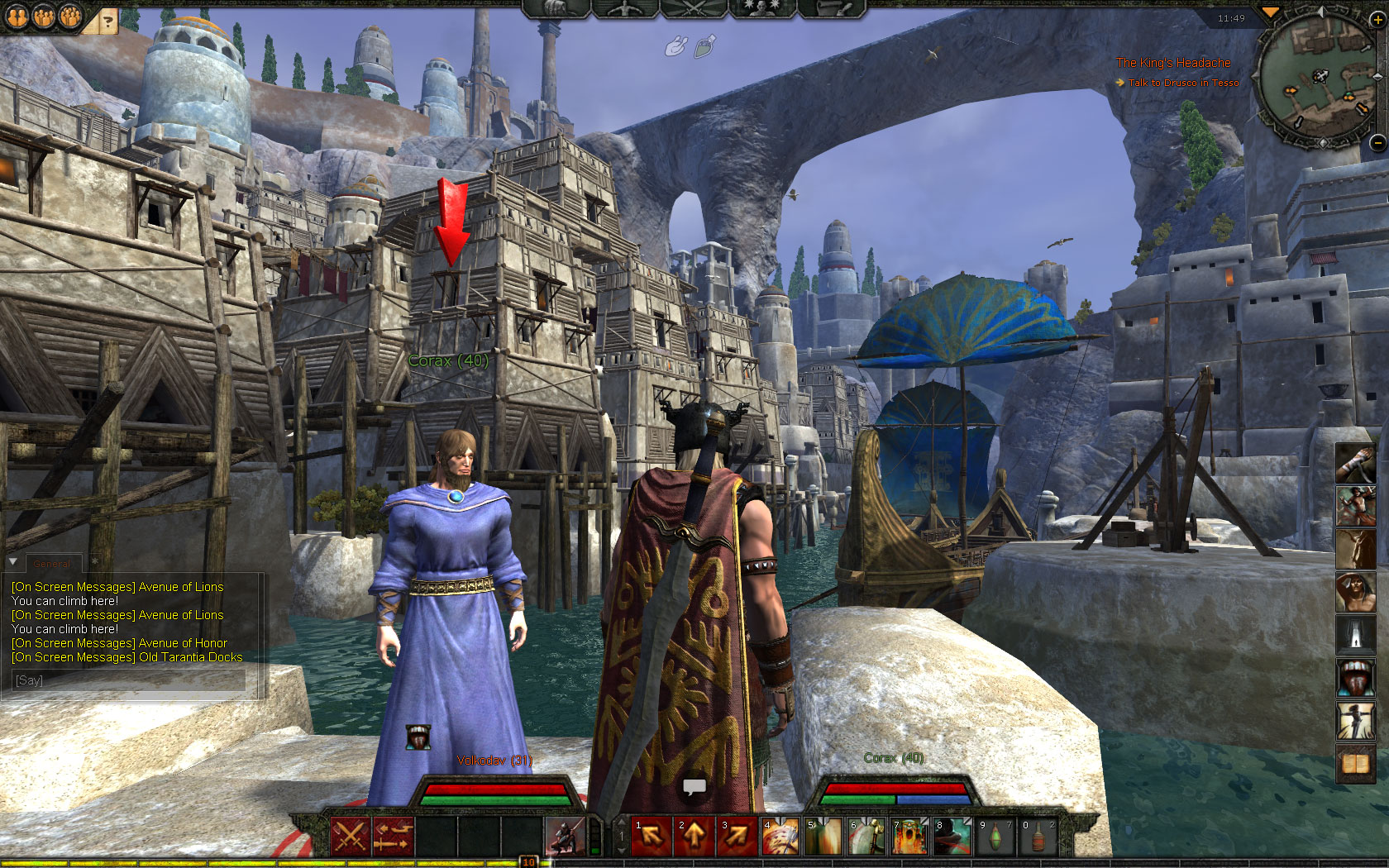Viewport: 1389px width, 868px height.
Task: Use the upward attack arrow in slot 2
Action: click(694, 837)
